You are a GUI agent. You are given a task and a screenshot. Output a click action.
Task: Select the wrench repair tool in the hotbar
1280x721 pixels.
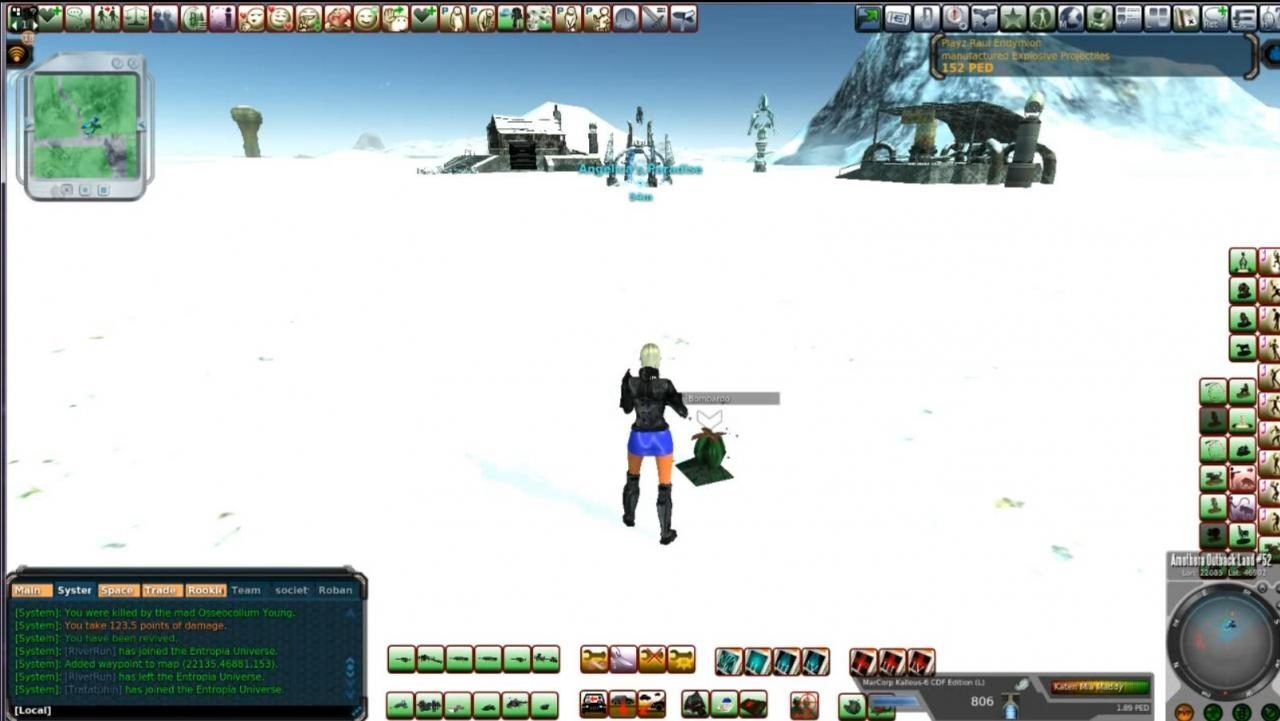[x=593, y=660]
